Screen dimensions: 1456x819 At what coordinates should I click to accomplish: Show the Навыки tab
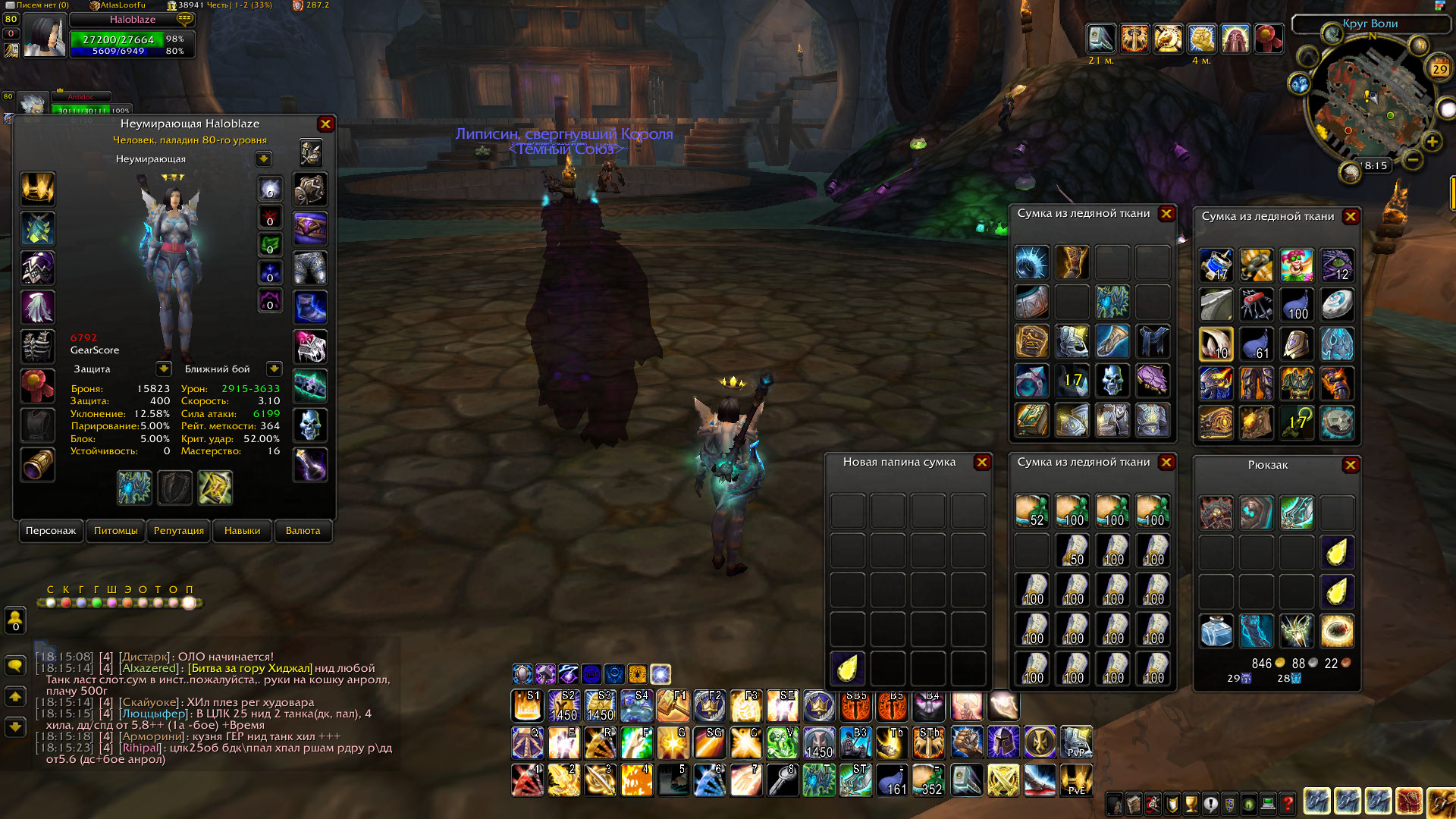coord(242,531)
